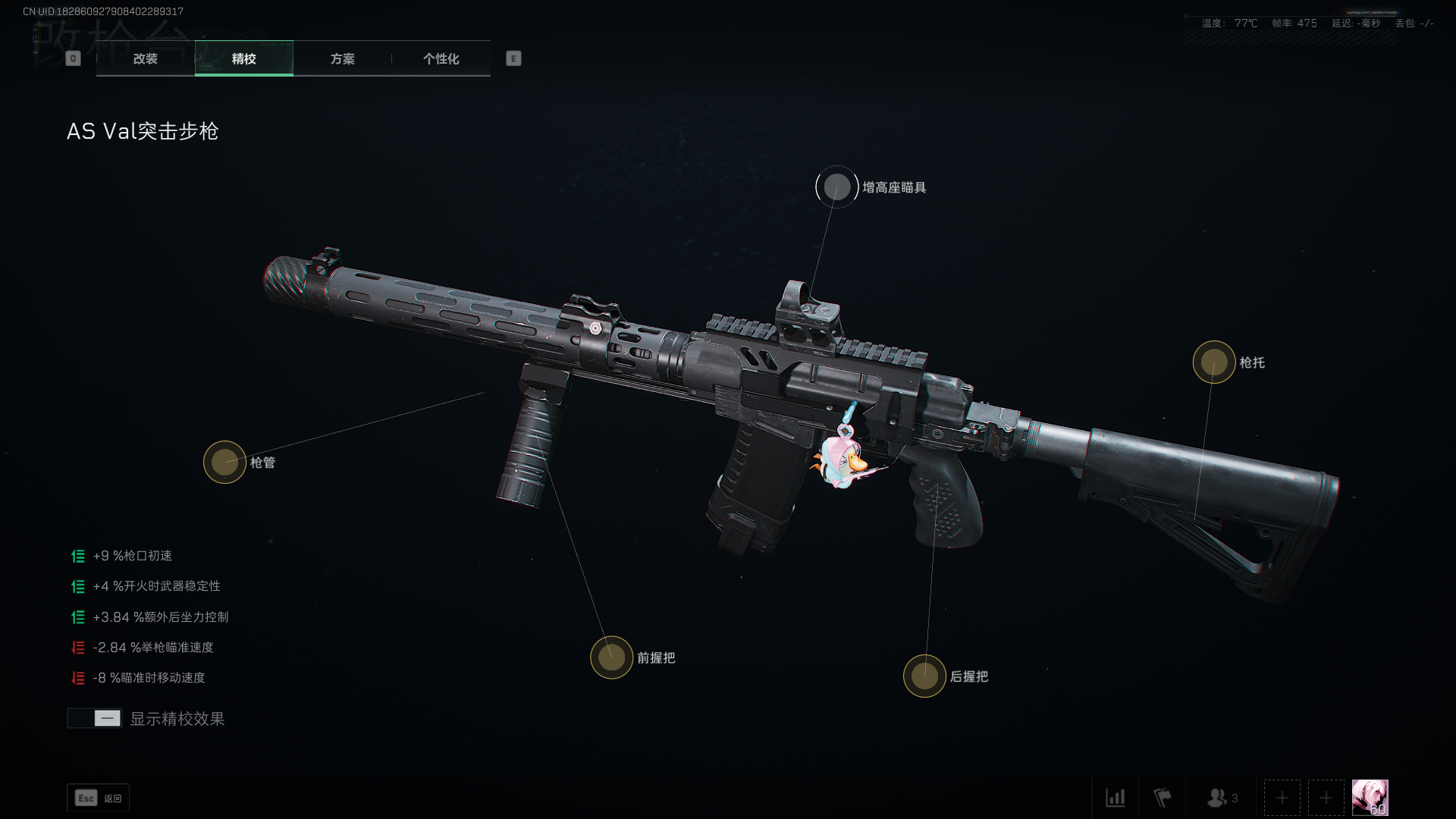Select the 前握把 calibration node
Screen dimensions: 1456x819
point(611,657)
